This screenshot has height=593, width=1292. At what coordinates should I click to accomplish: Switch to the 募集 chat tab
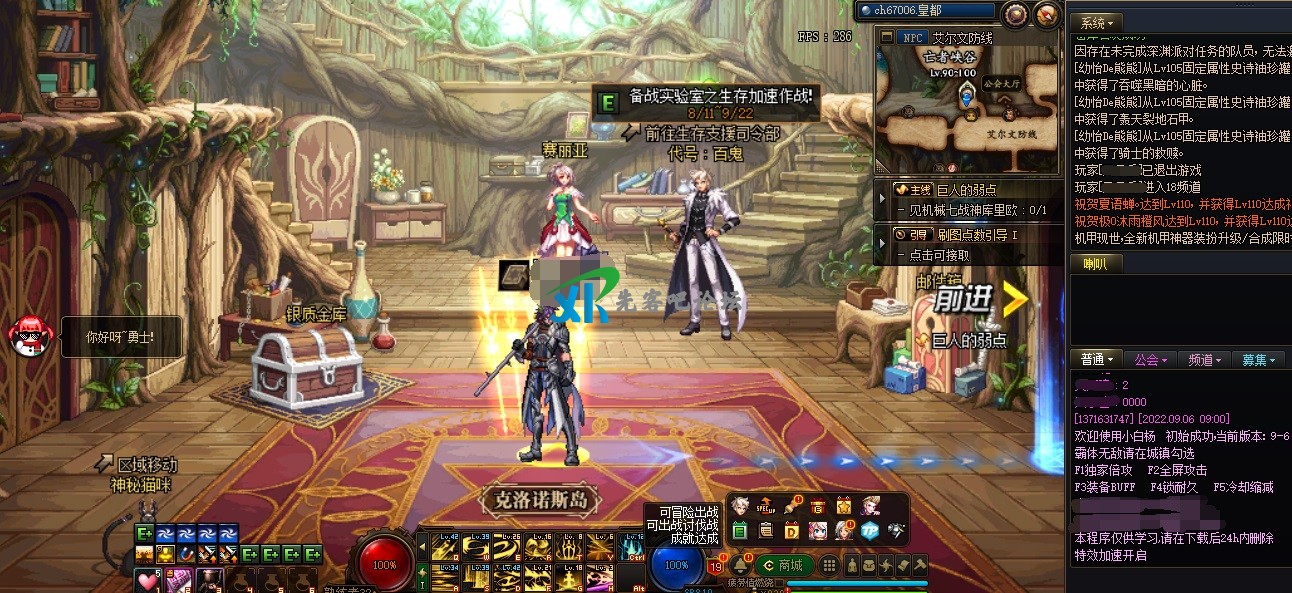click(x=1258, y=360)
